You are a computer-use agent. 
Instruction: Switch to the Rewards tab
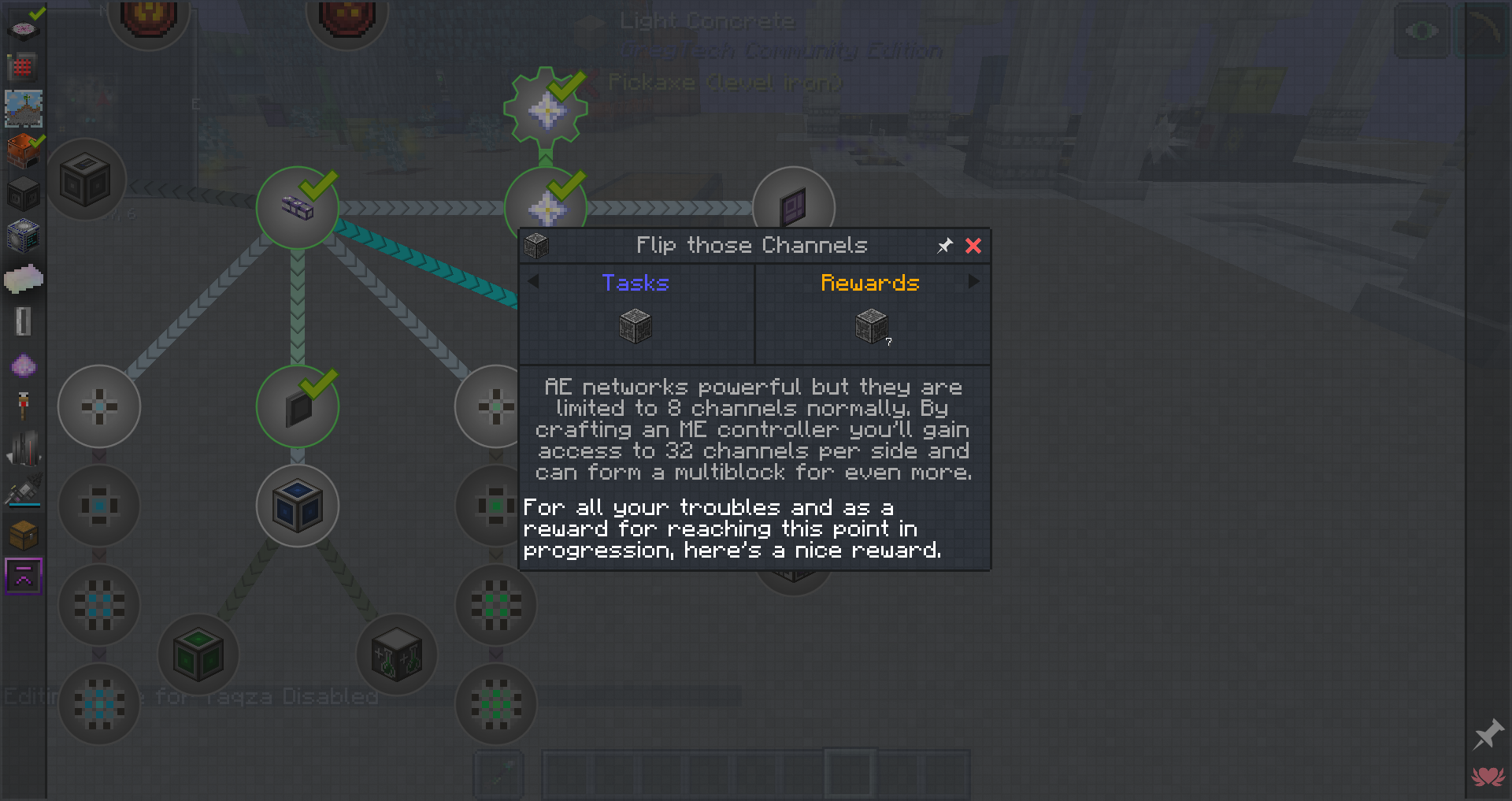[x=869, y=283]
